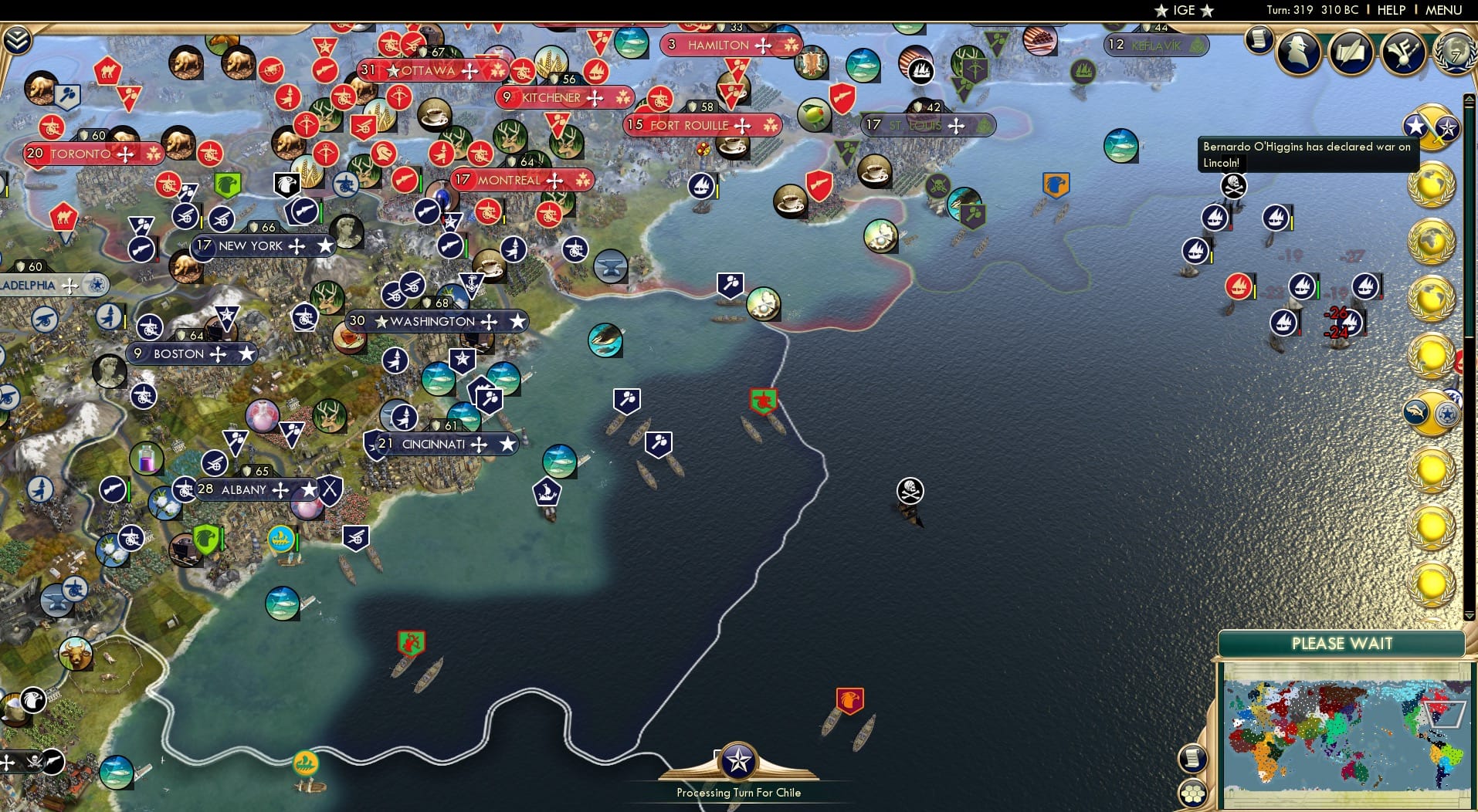Toggle the scroll overlay button beside the minimap
The image size is (1478, 812).
(1194, 757)
